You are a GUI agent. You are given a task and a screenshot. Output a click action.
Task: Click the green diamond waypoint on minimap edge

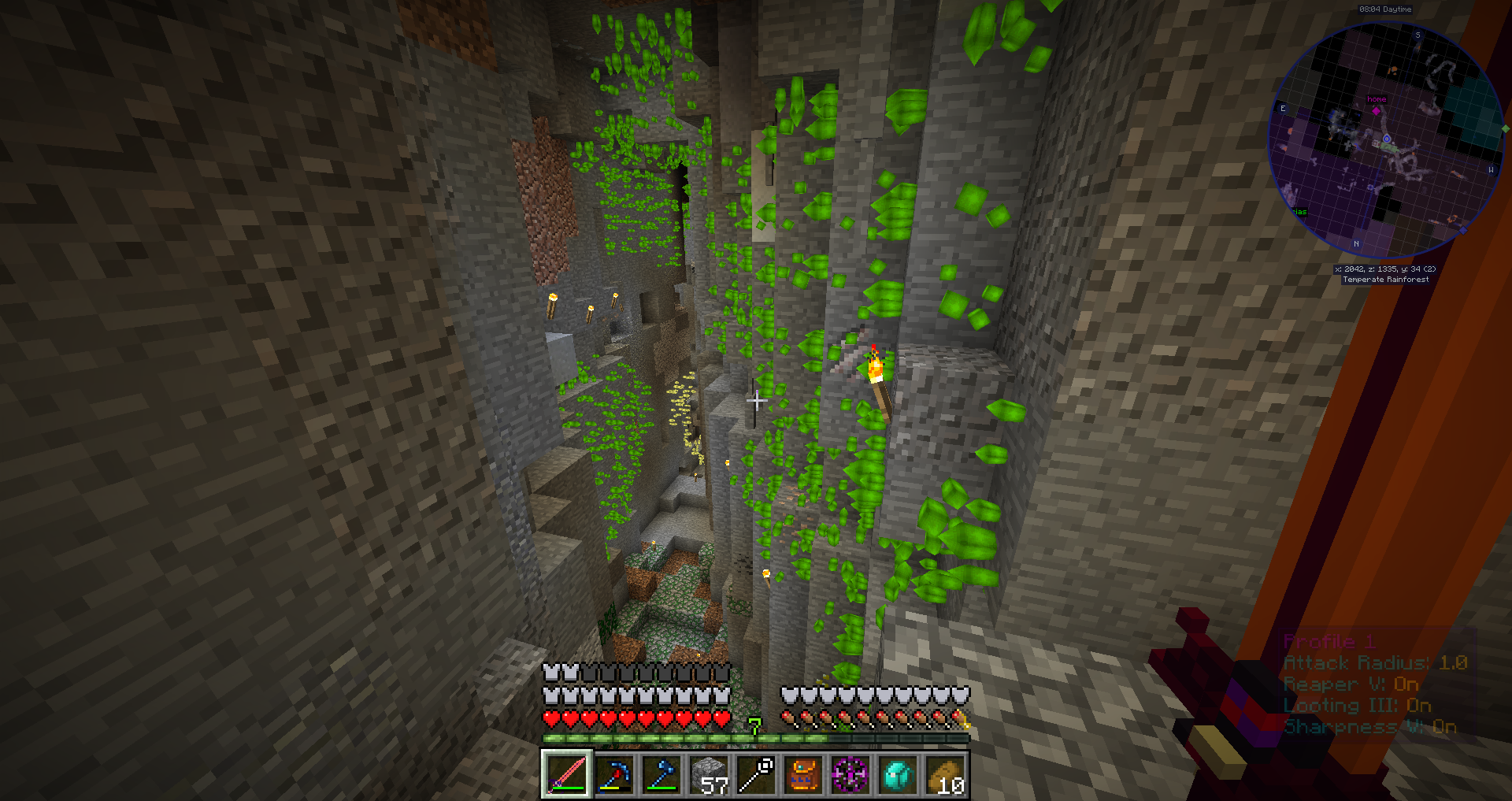tap(1505, 128)
